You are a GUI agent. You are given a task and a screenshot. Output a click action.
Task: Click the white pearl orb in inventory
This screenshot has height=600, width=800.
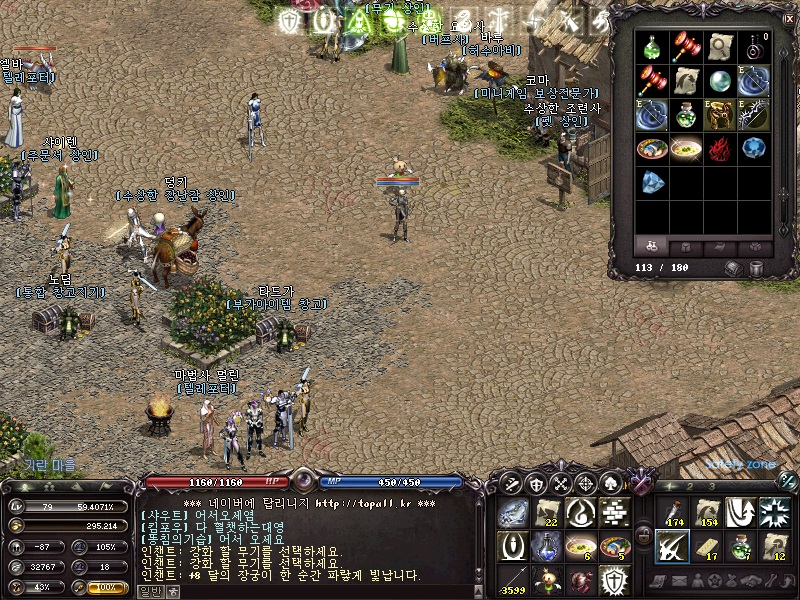720,81
